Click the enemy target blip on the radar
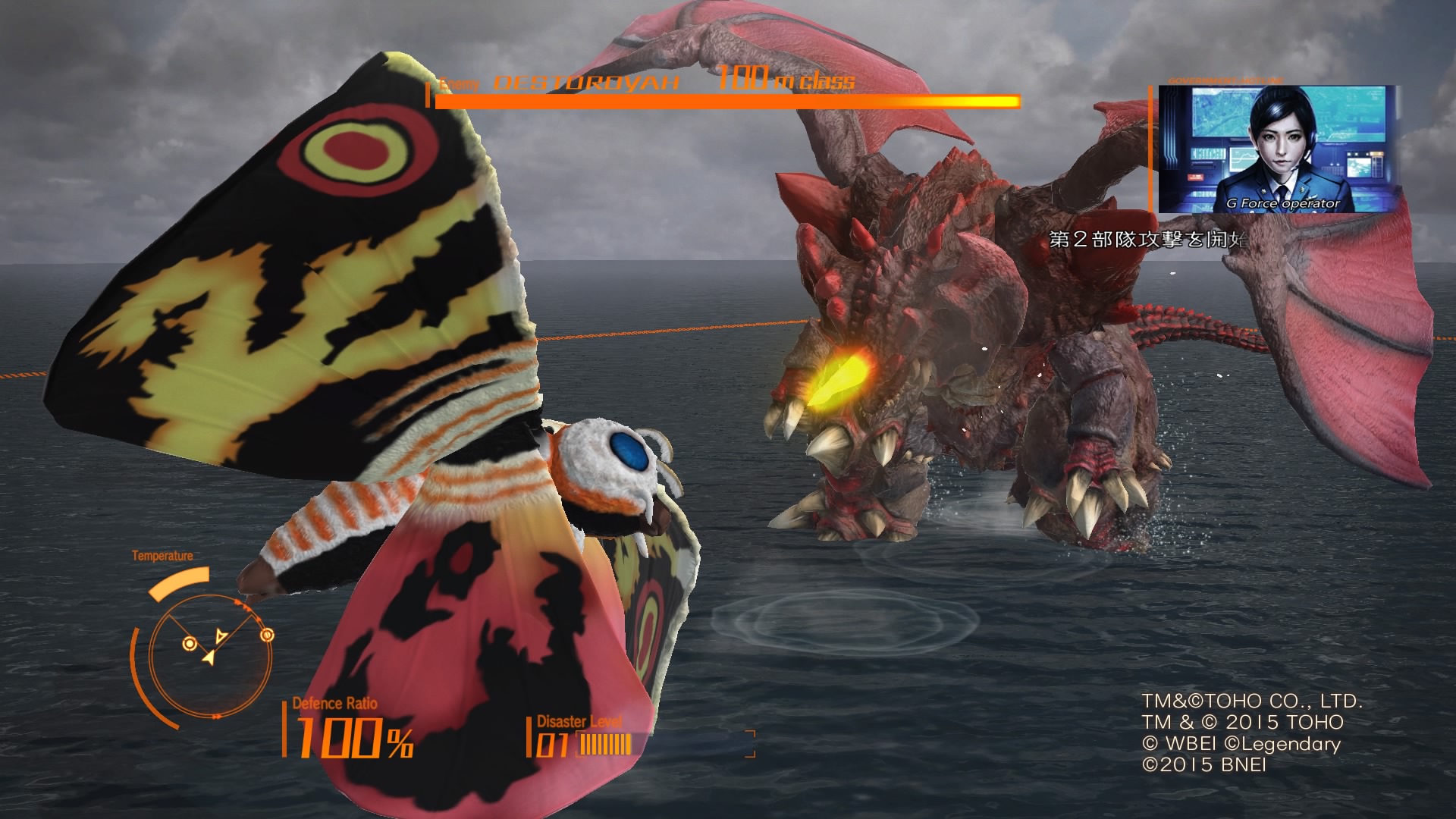 (x=266, y=635)
